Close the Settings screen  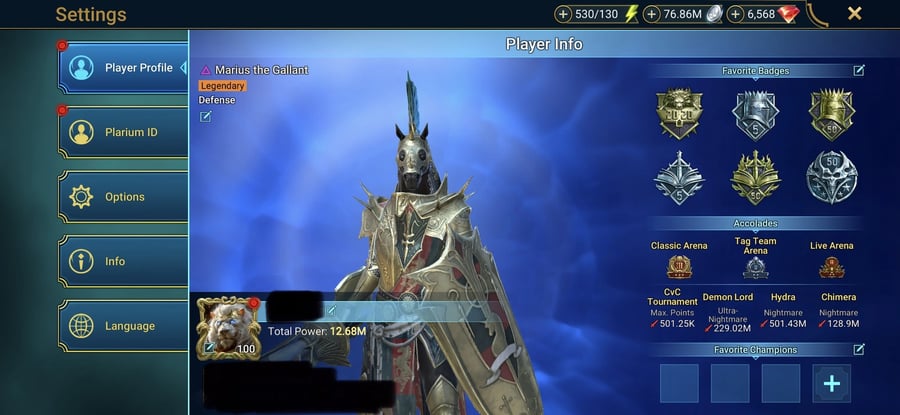855,14
